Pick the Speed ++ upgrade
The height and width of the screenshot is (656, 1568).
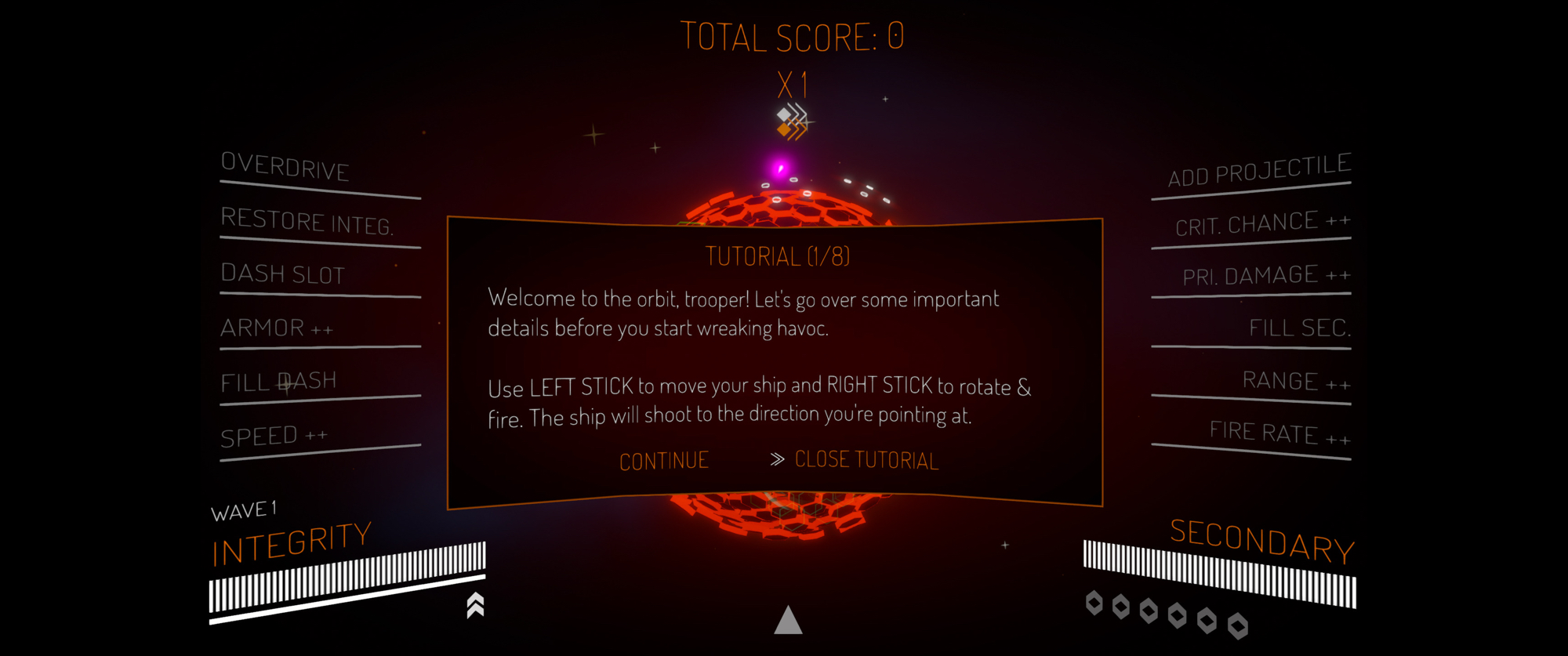click(x=274, y=437)
